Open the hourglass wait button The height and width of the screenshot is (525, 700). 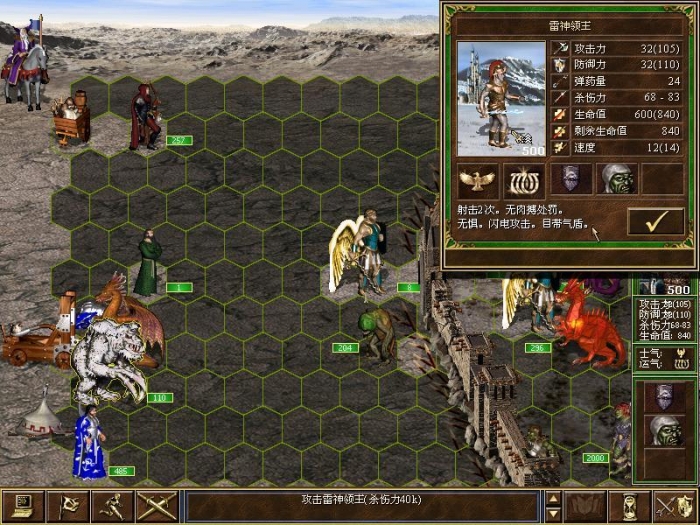pyautogui.click(x=631, y=507)
